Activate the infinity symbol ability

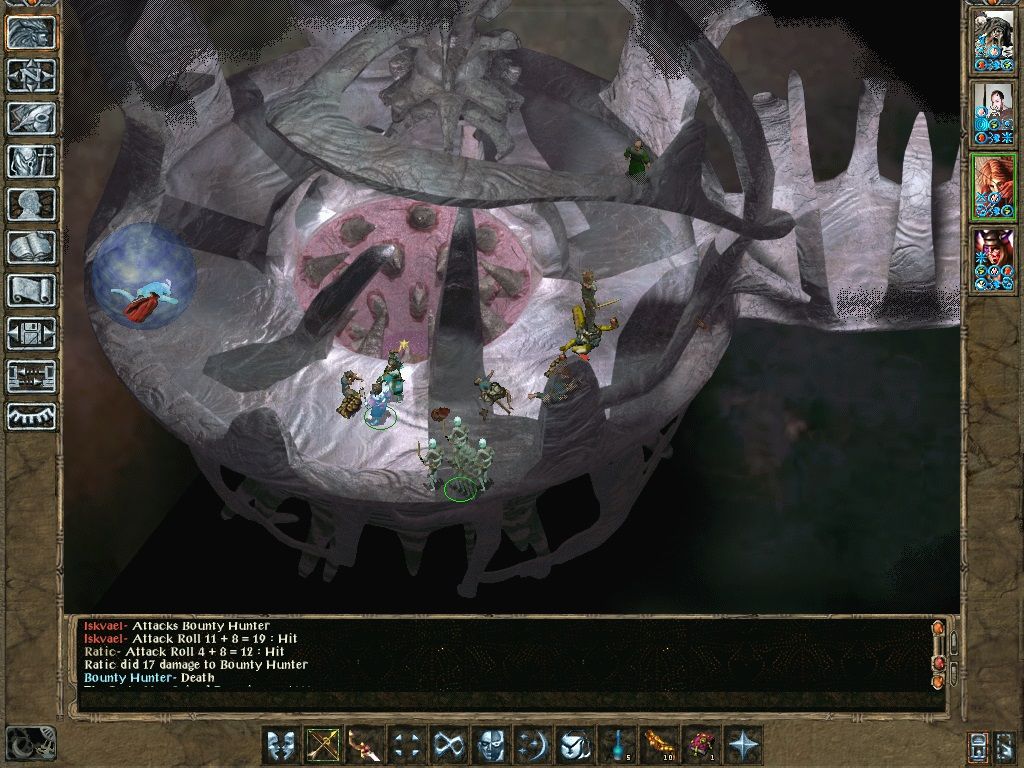(x=446, y=745)
